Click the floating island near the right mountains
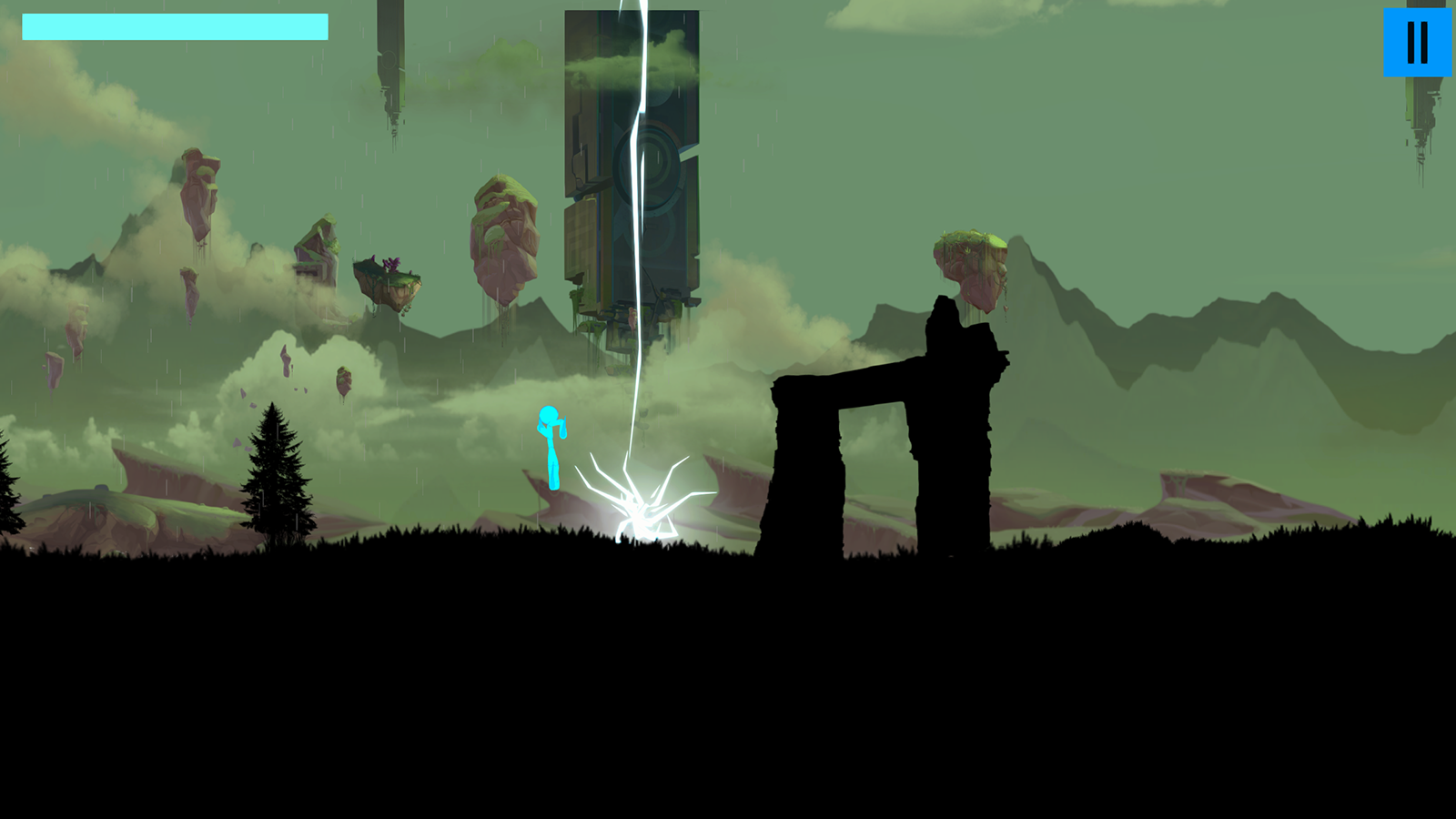 (x=970, y=264)
